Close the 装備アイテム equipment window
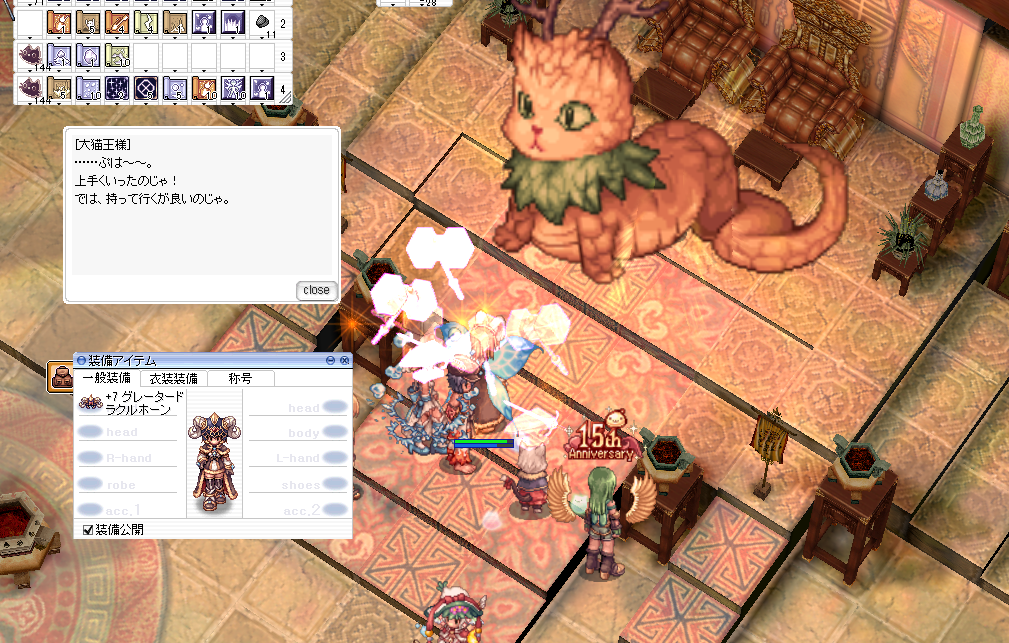The height and width of the screenshot is (643, 1009). tap(345, 360)
